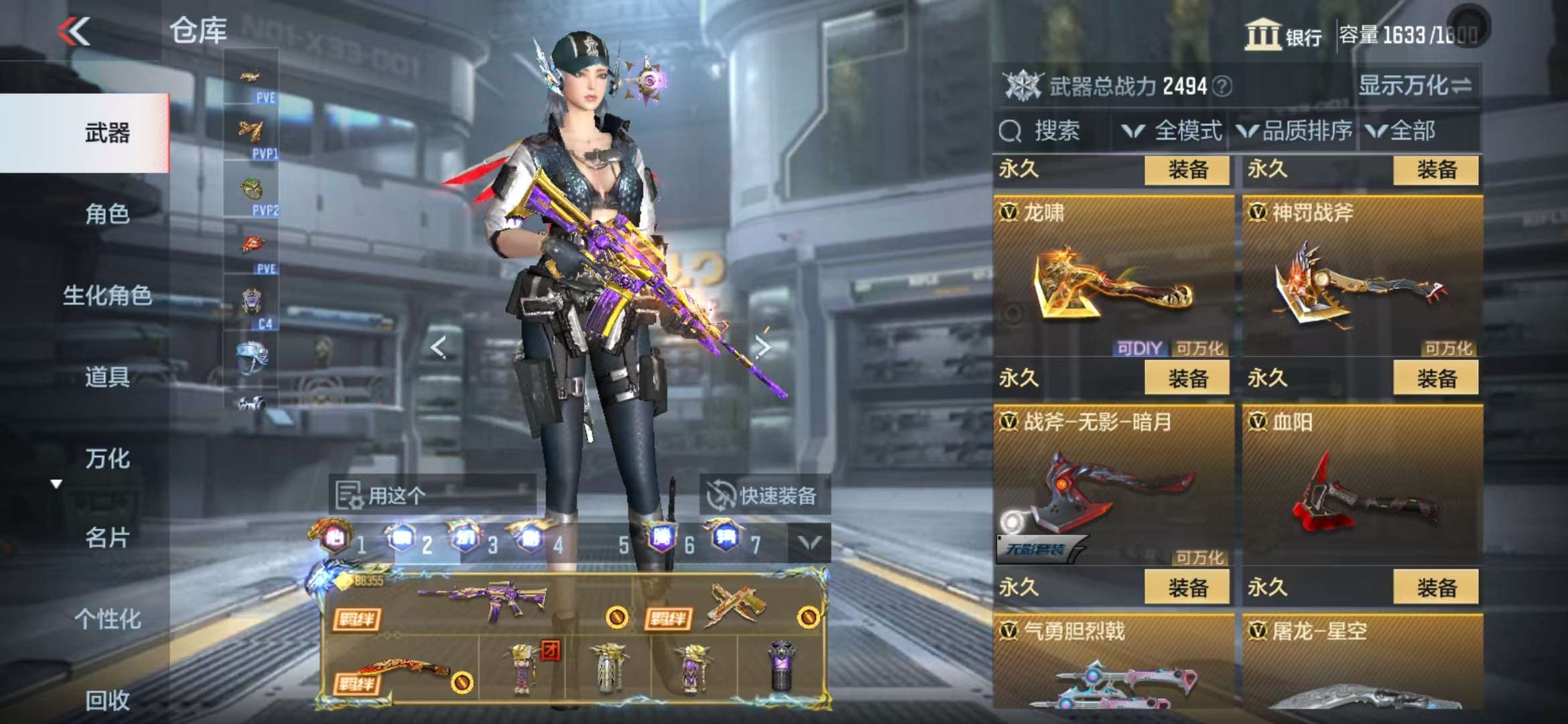Open the 道具 tab
Viewport: 1568px width, 724px height.
point(107,377)
